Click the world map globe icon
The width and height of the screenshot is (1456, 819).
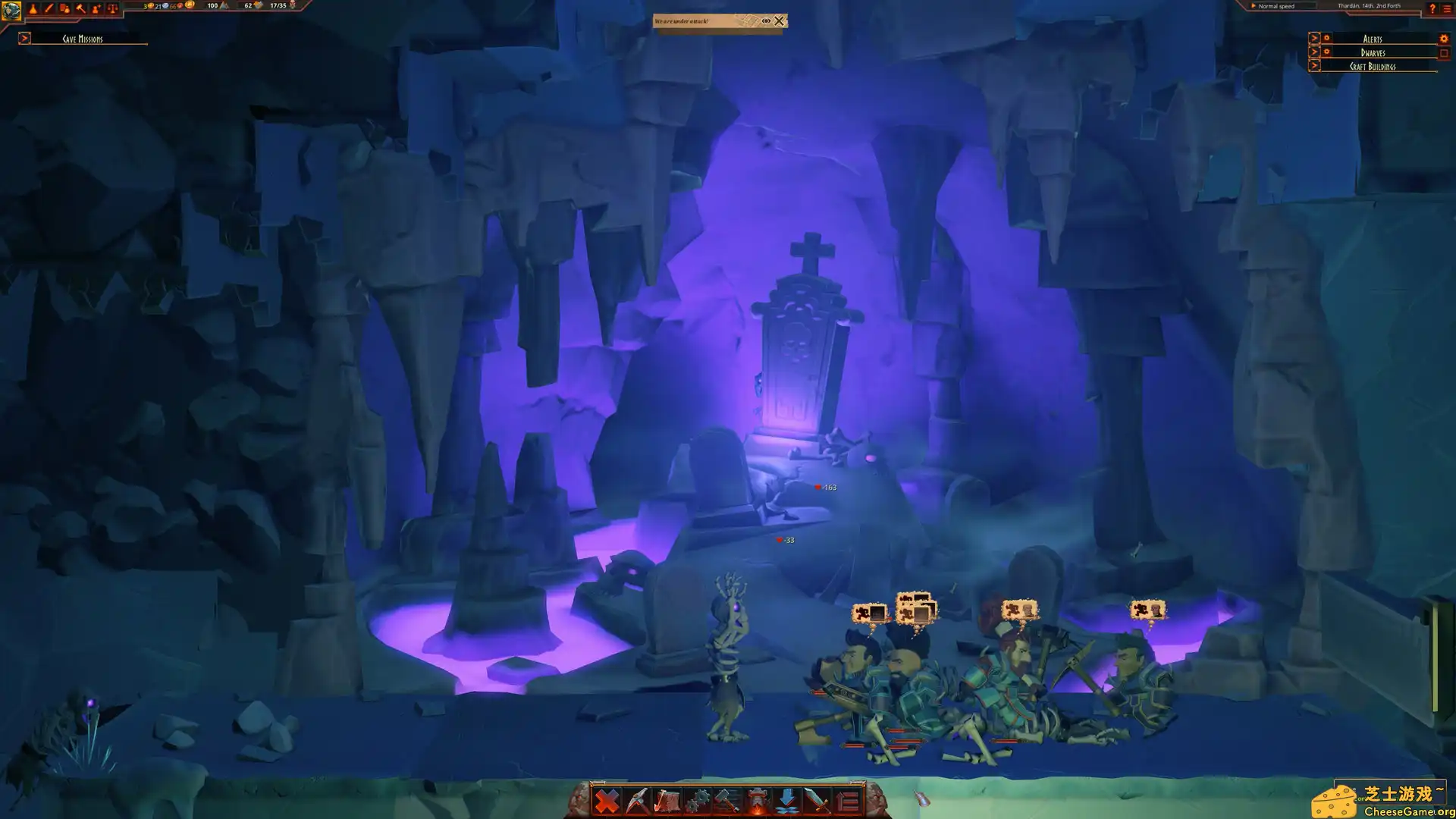click(x=11, y=8)
